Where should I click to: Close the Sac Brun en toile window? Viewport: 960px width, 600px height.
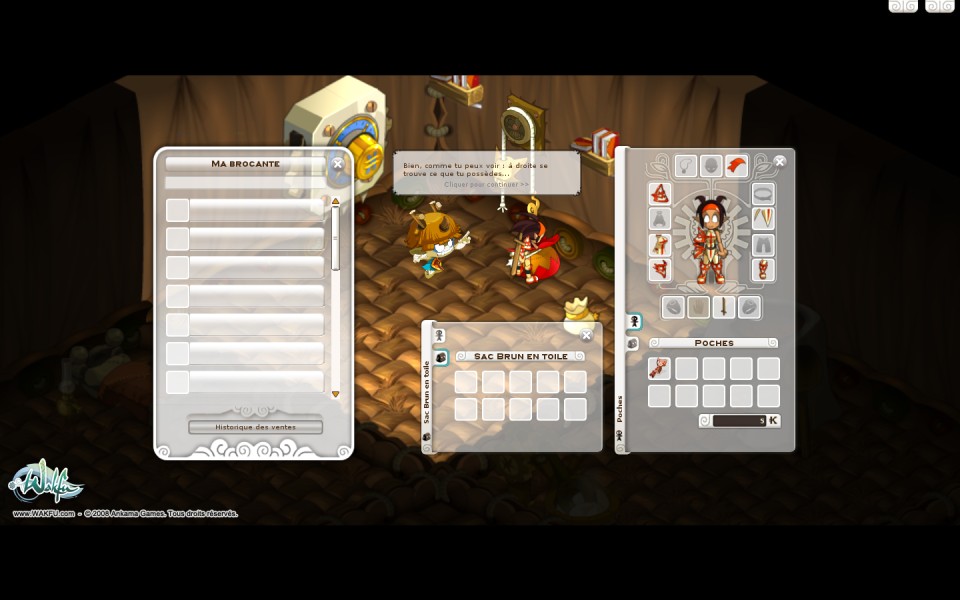coord(587,335)
